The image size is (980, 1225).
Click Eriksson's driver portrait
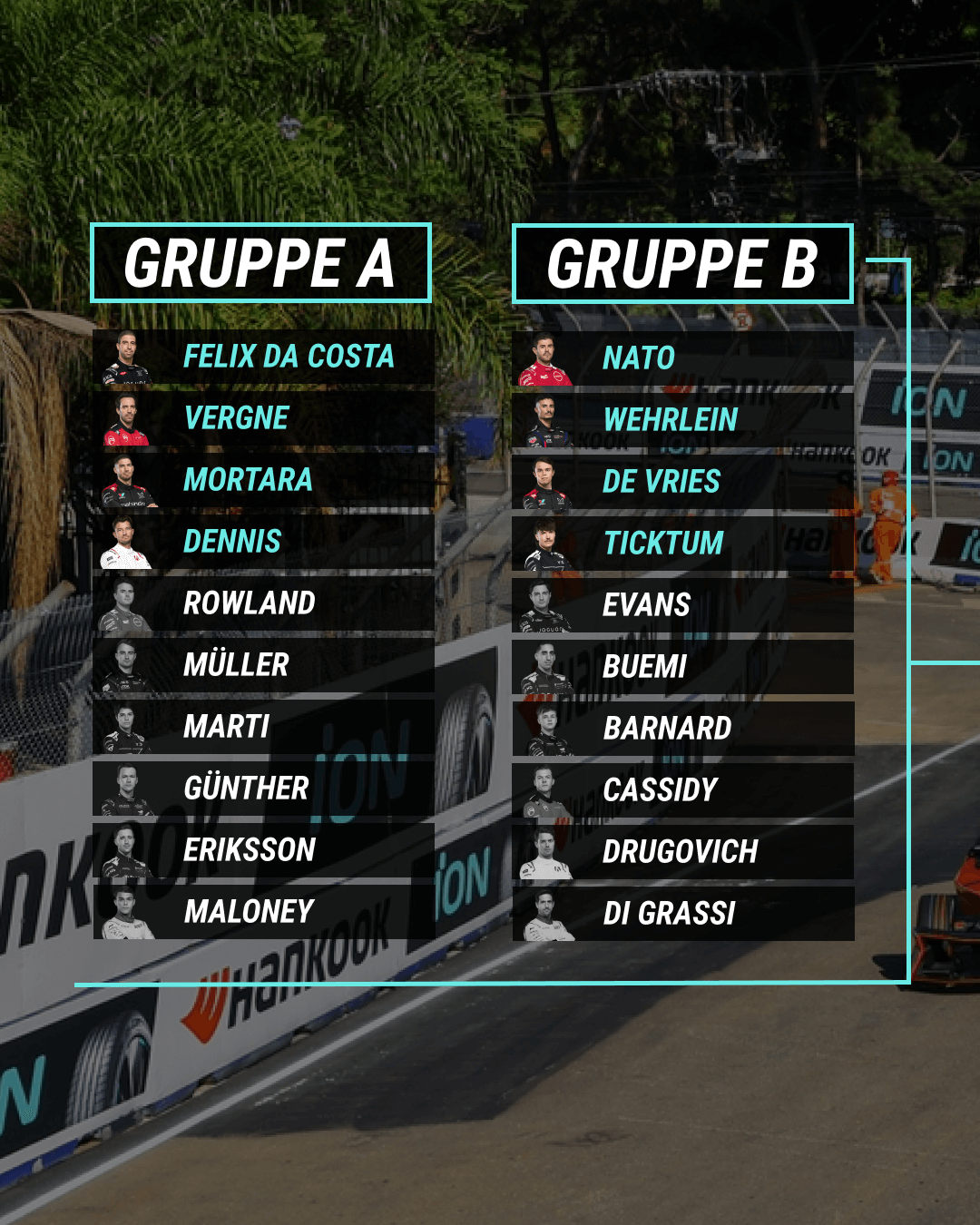point(125,851)
